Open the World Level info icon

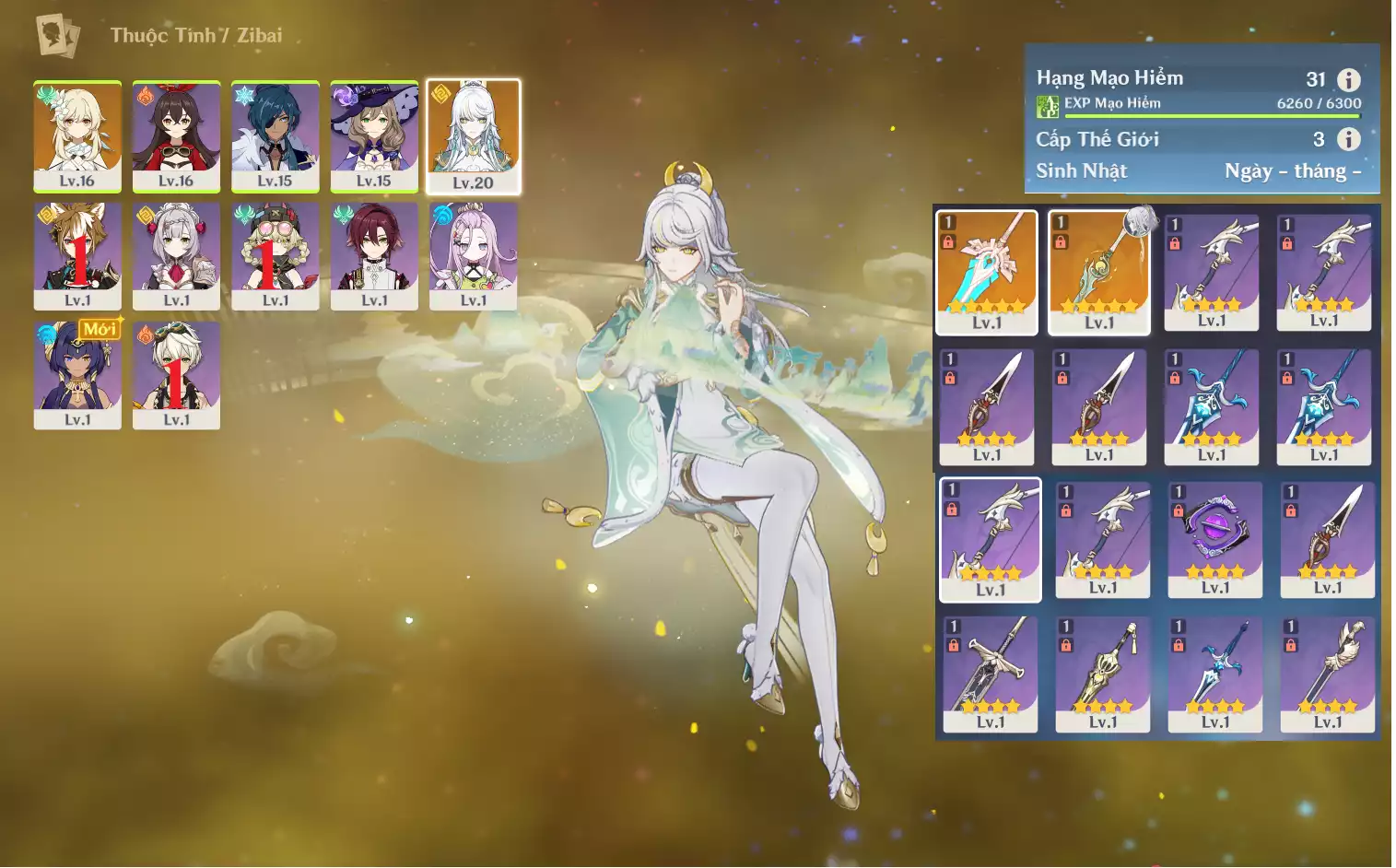tap(1348, 139)
